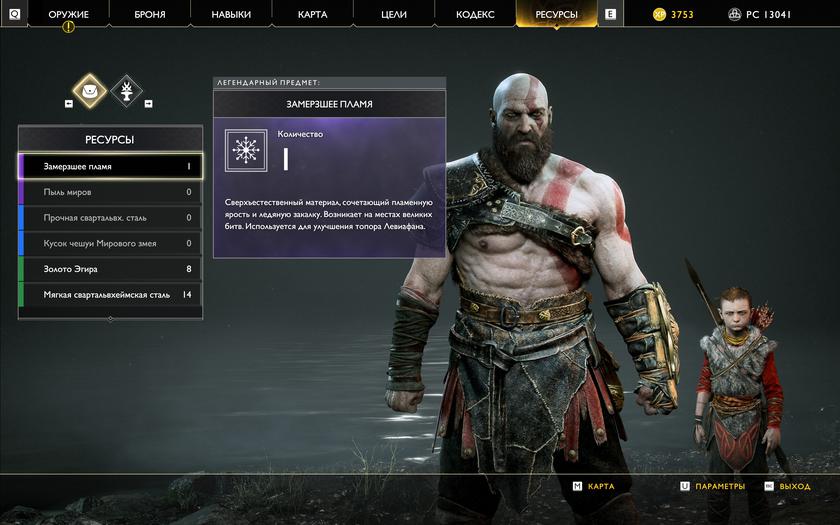
Task: Choose Пыль миров in the resource list
Action: (110, 192)
